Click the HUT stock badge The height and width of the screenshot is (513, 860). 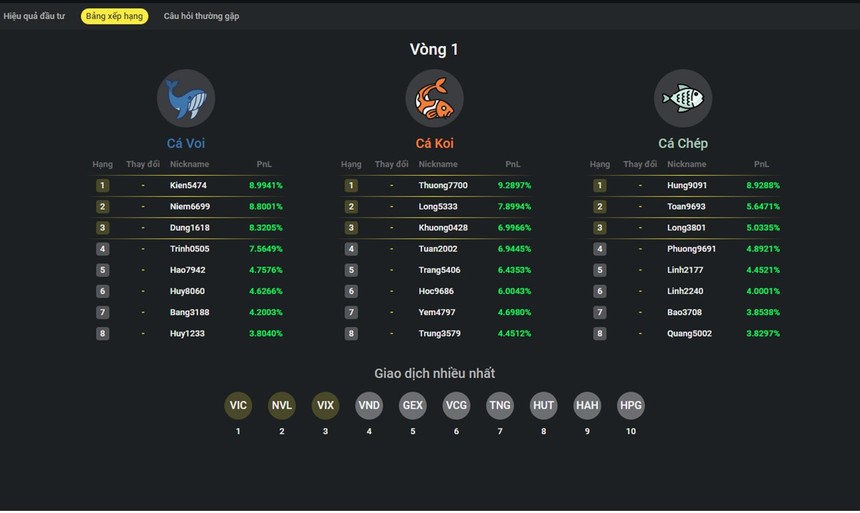543,405
